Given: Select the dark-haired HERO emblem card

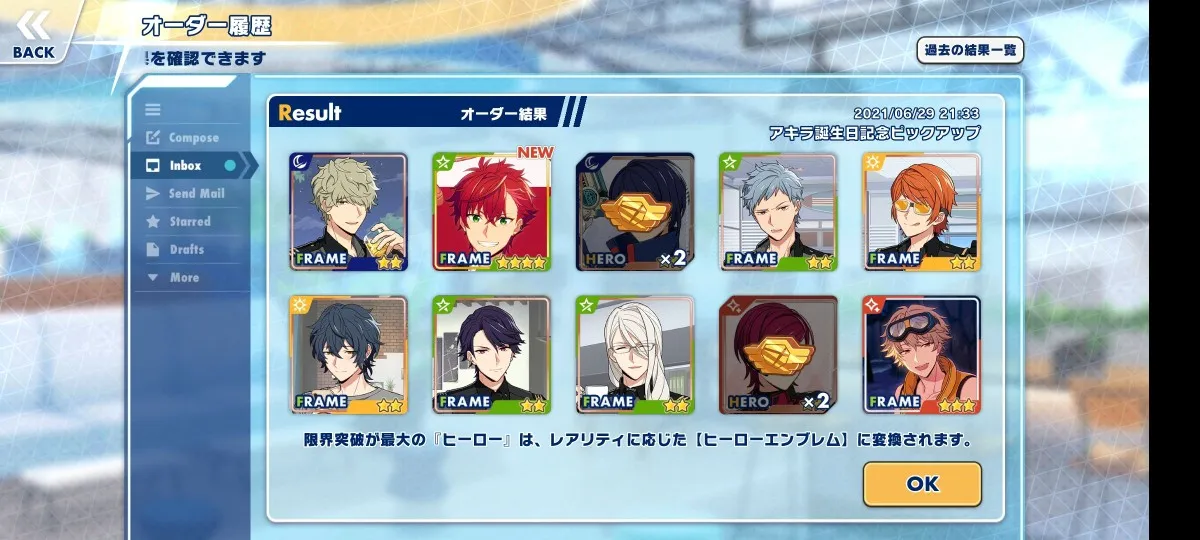Looking at the screenshot, I should [x=635, y=212].
